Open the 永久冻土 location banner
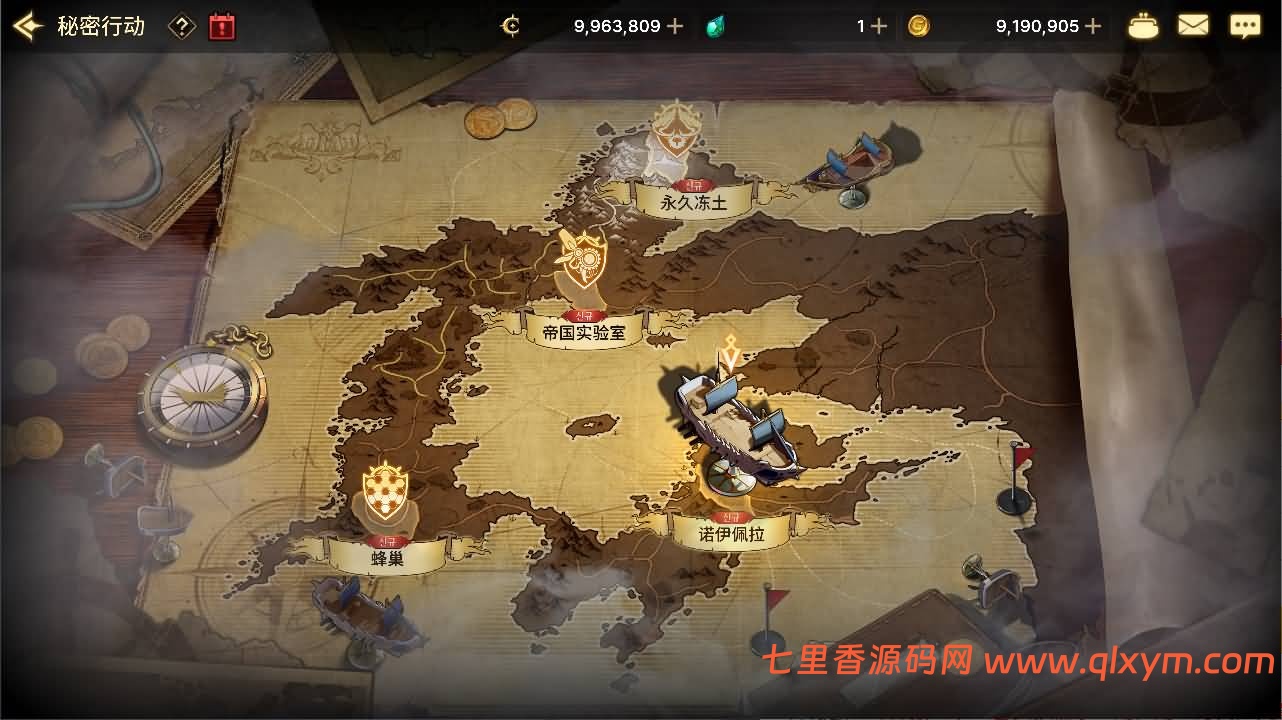Screen dimensions: 1282x720 point(694,199)
